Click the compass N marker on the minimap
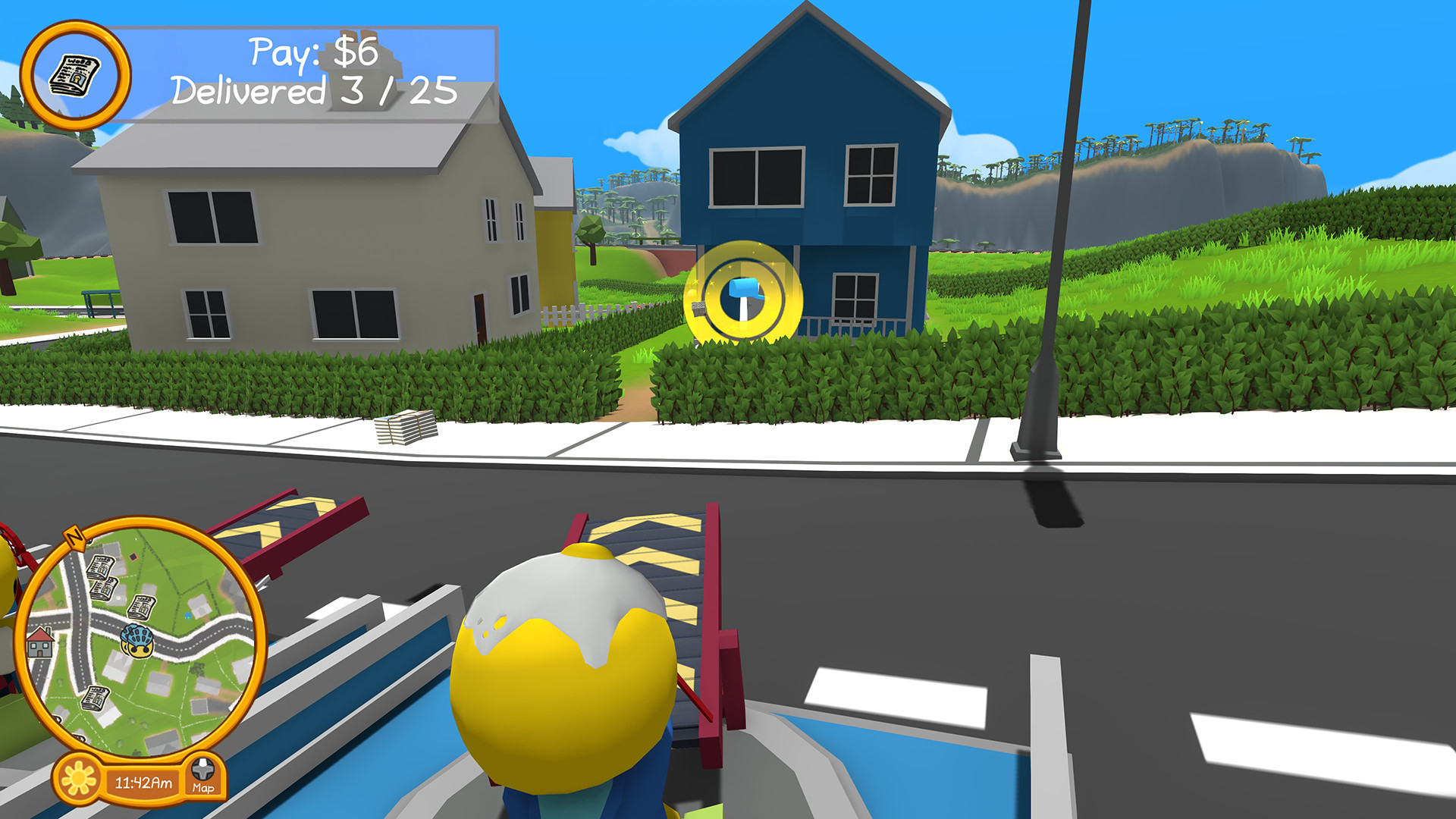Viewport: 1456px width, 819px height. 74,538
